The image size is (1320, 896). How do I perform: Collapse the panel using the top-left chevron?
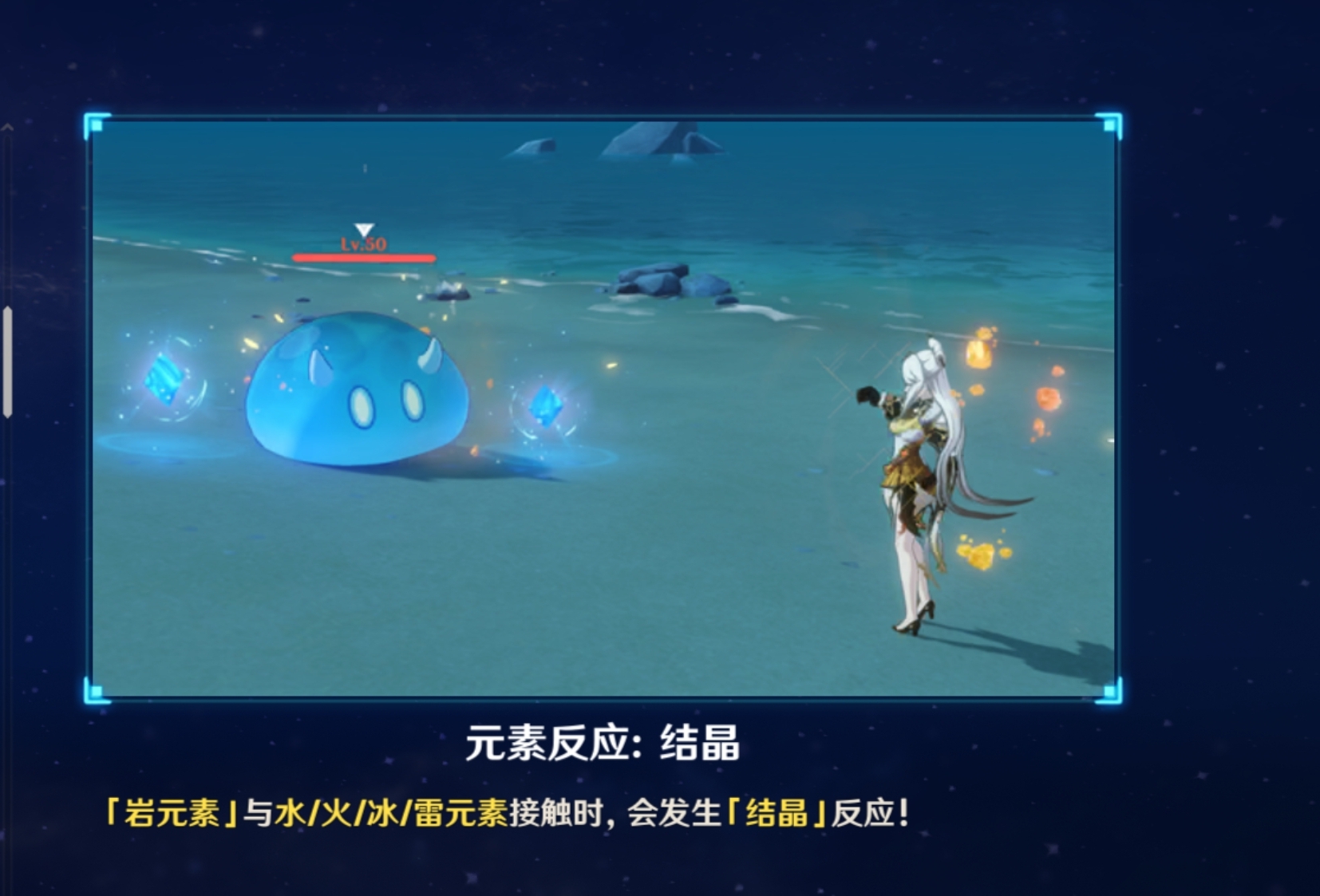pyautogui.click(x=7, y=128)
